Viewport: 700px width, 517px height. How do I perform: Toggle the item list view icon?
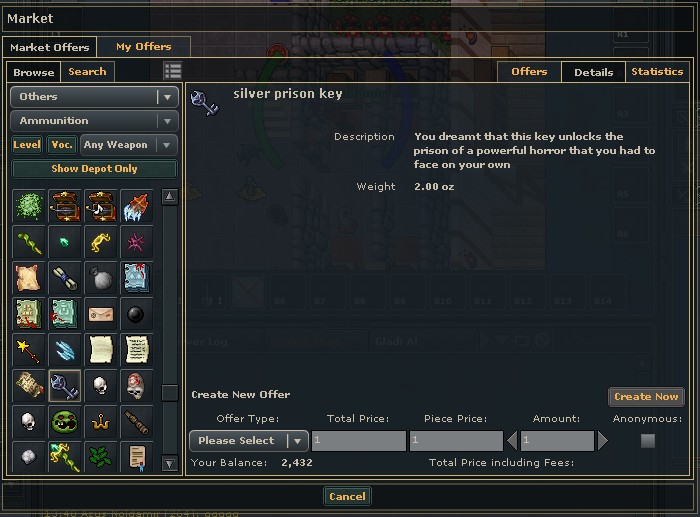coord(173,71)
